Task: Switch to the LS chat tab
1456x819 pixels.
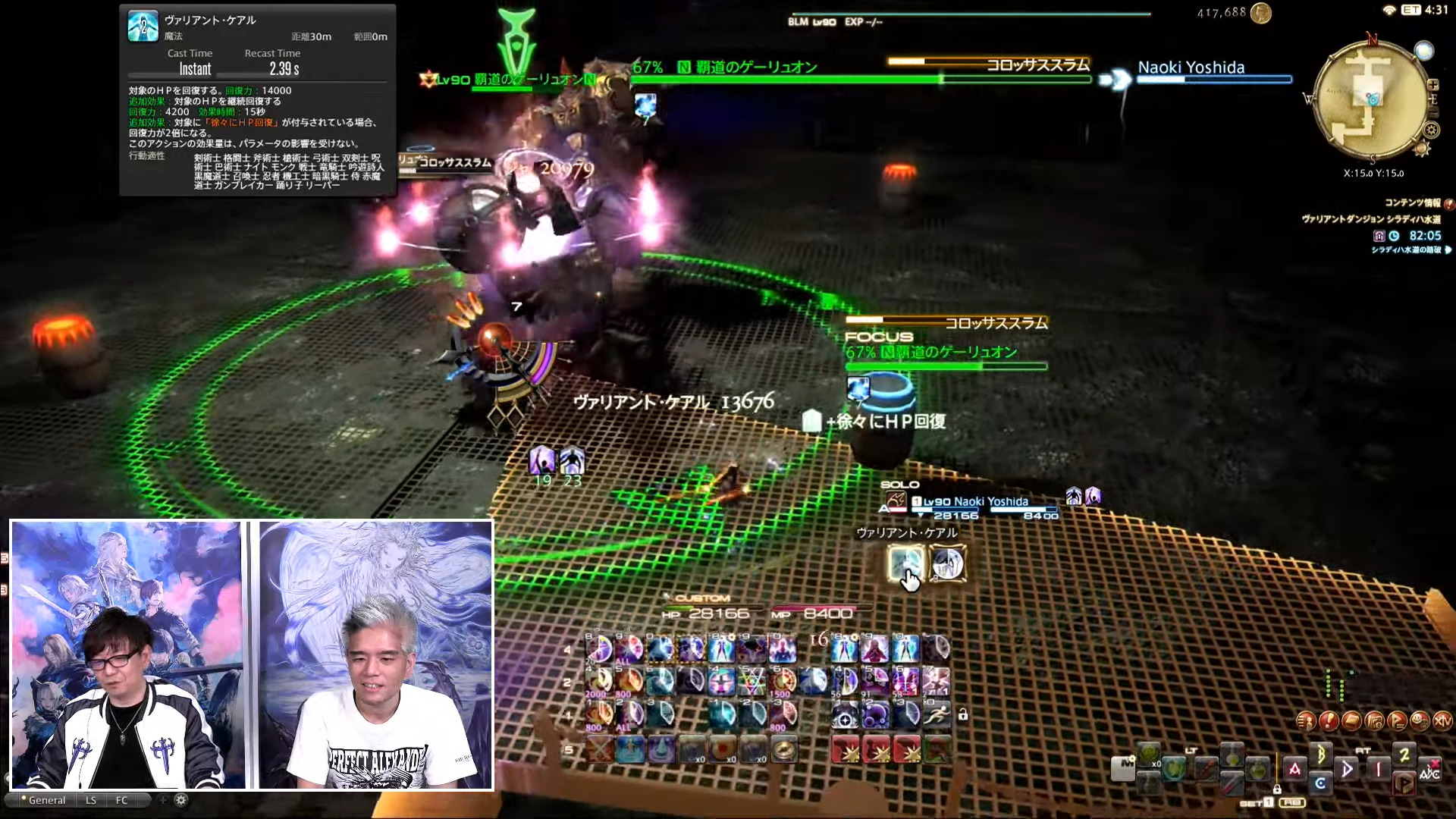Action: [91, 800]
